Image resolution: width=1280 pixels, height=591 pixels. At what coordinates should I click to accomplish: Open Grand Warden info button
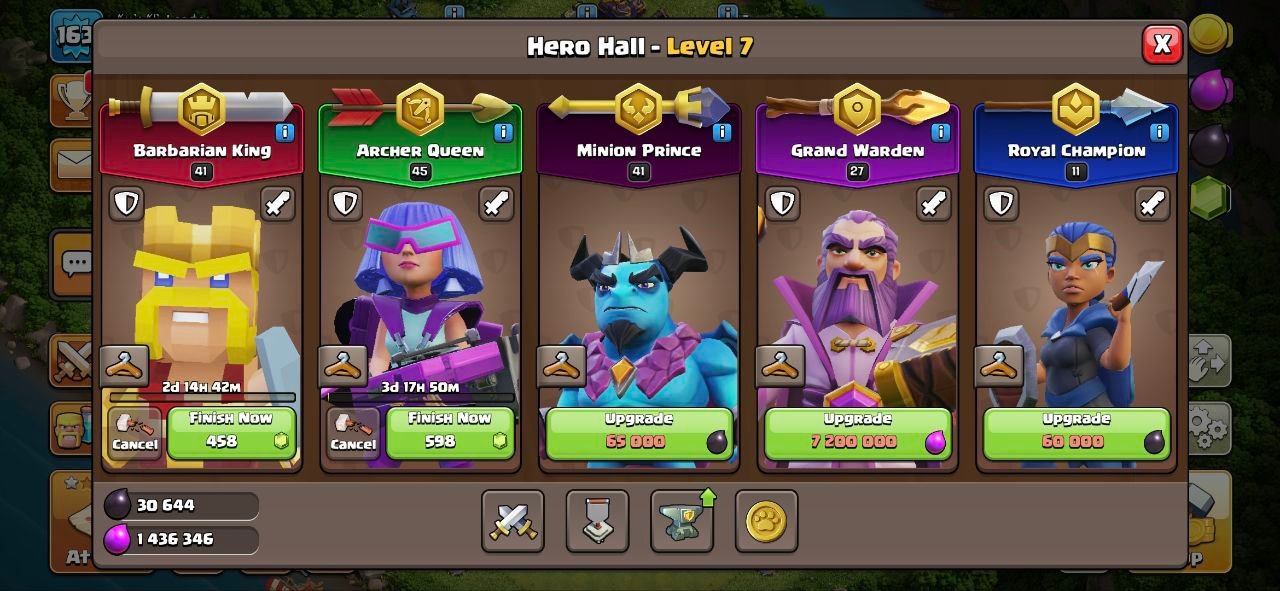coord(941,132)
